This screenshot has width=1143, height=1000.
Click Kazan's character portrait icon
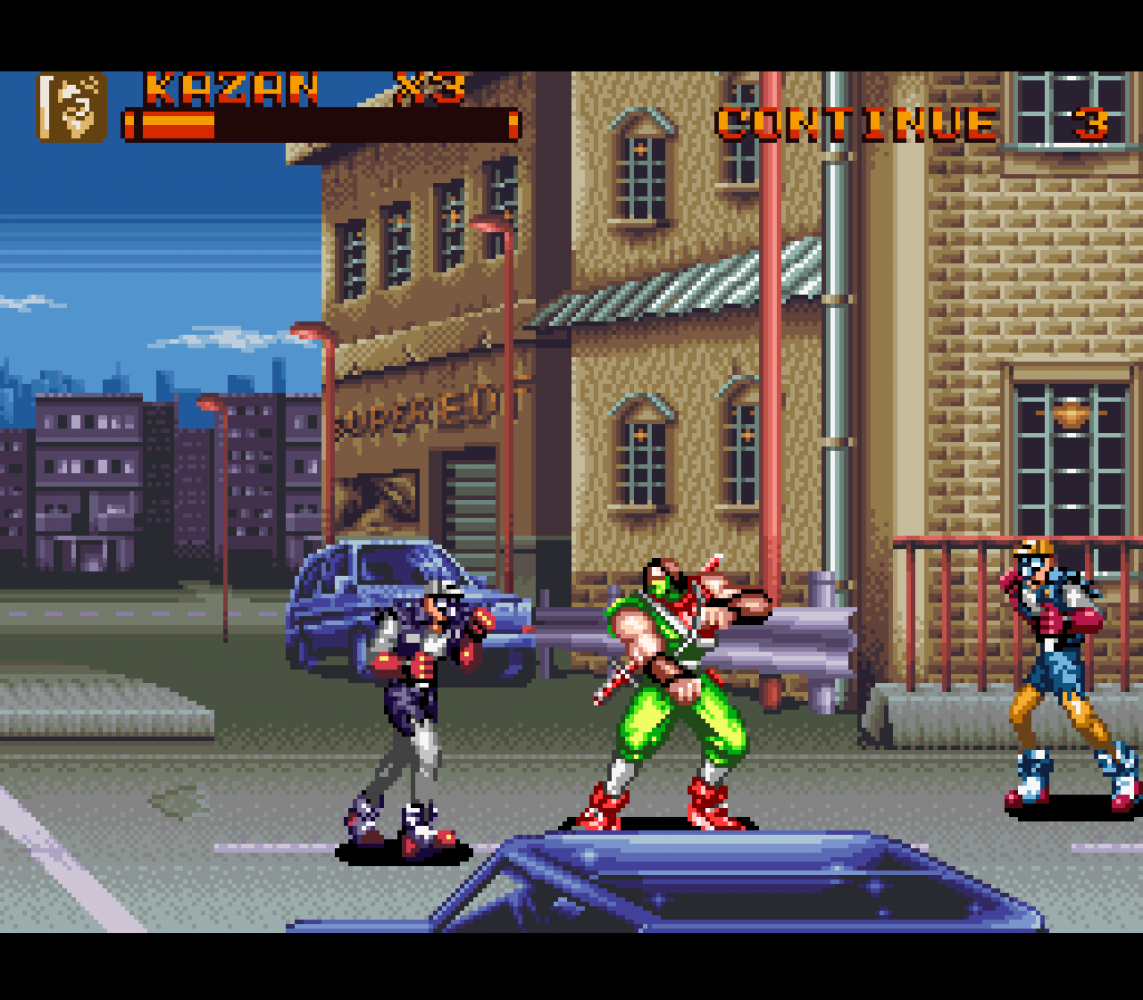tap(72, 106)
